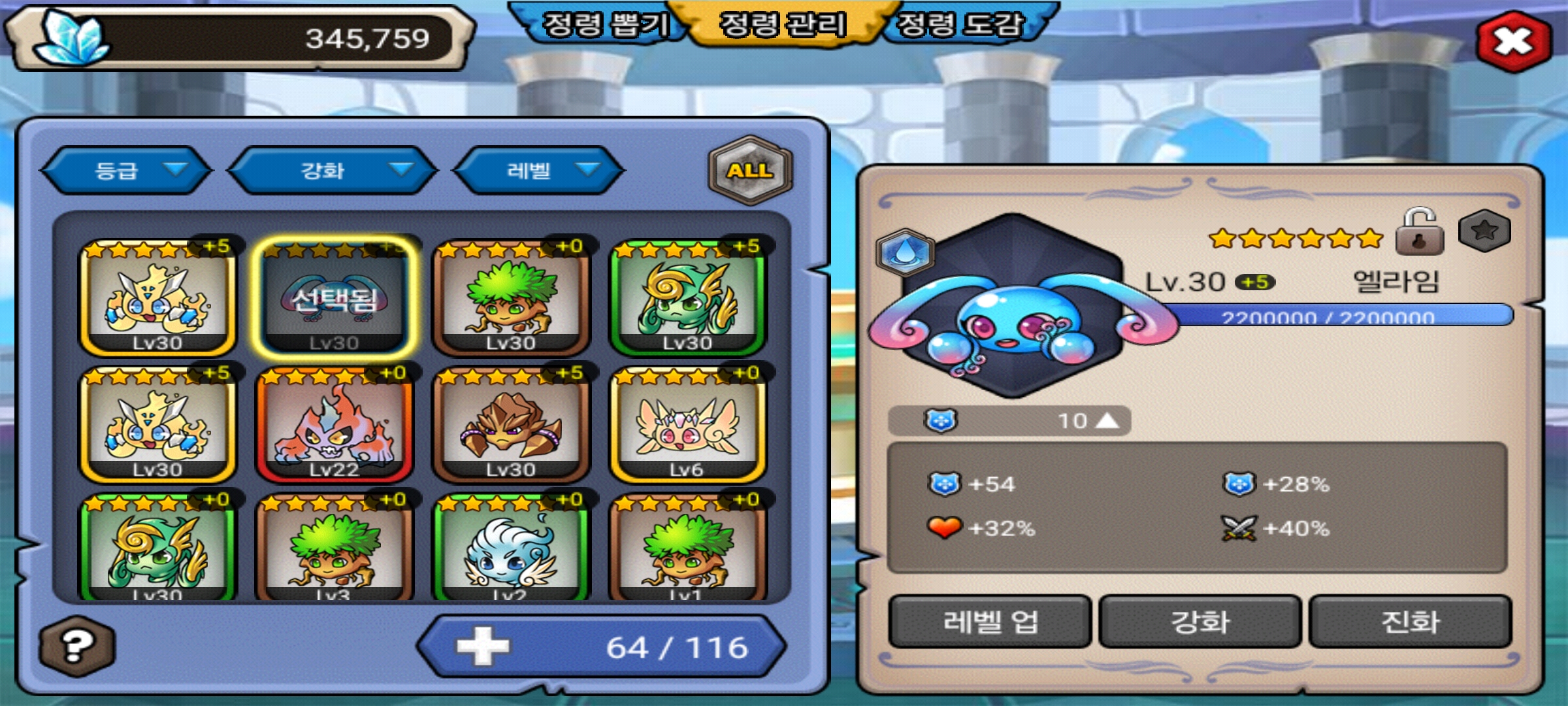Click the 강화 enhance button
This screenshot has width=1568, height=706.
click(x=1200, y=622)
